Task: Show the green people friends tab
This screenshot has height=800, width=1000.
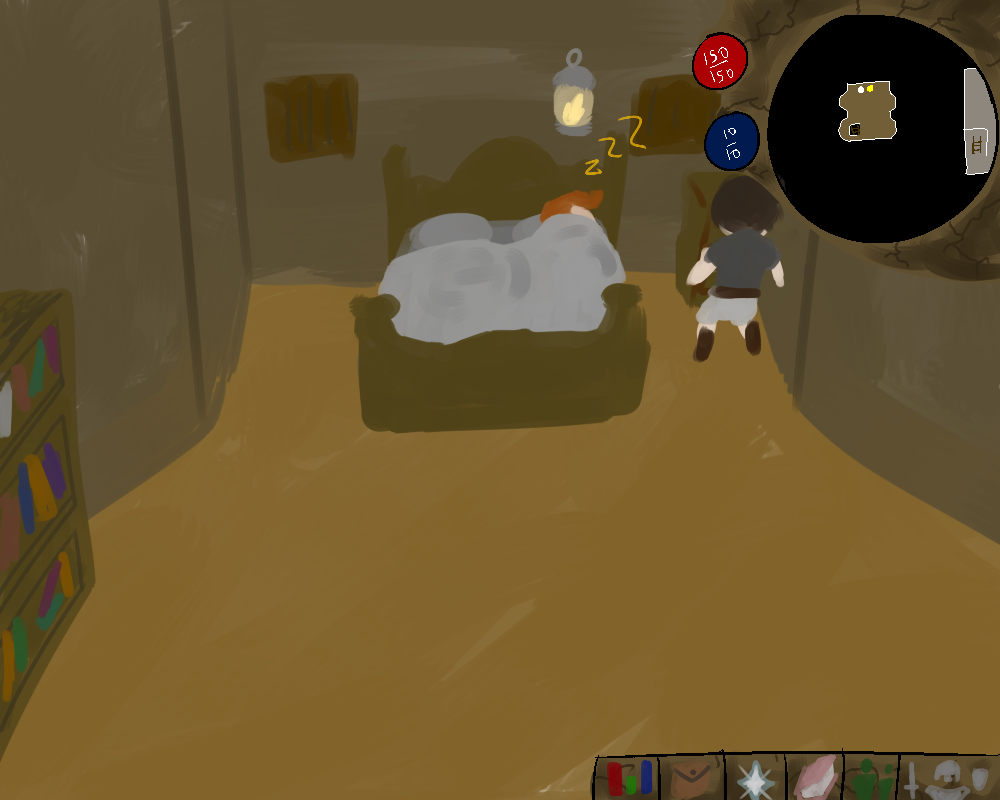Action: (x=872, y=779)
